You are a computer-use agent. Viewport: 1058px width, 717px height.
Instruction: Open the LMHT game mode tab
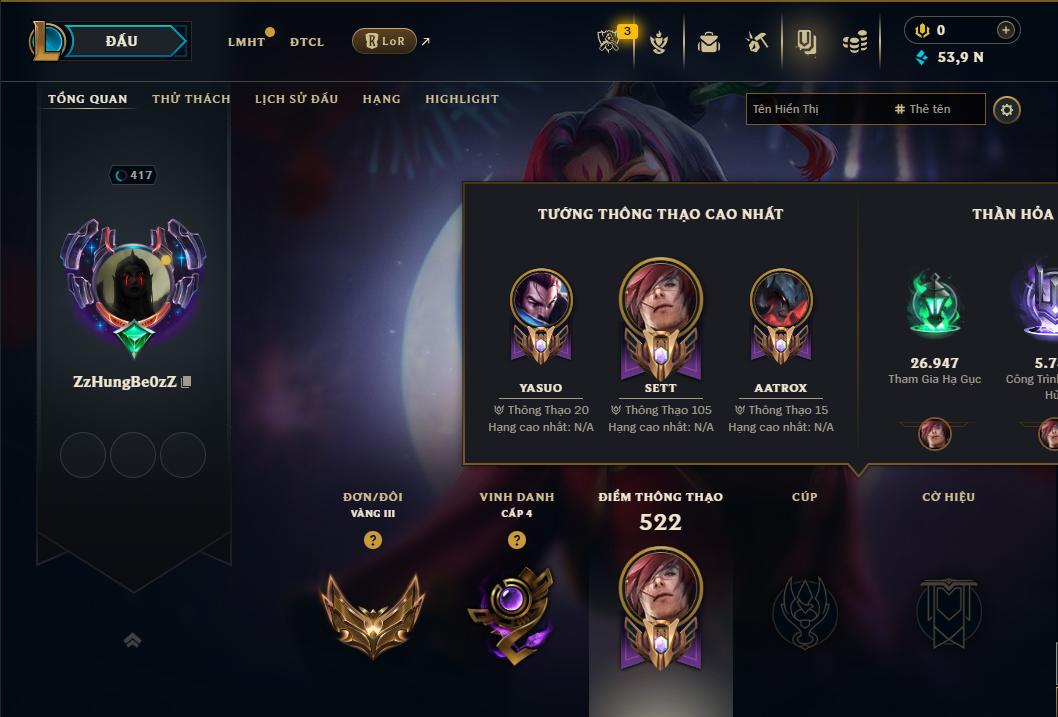tap(246, 42)
